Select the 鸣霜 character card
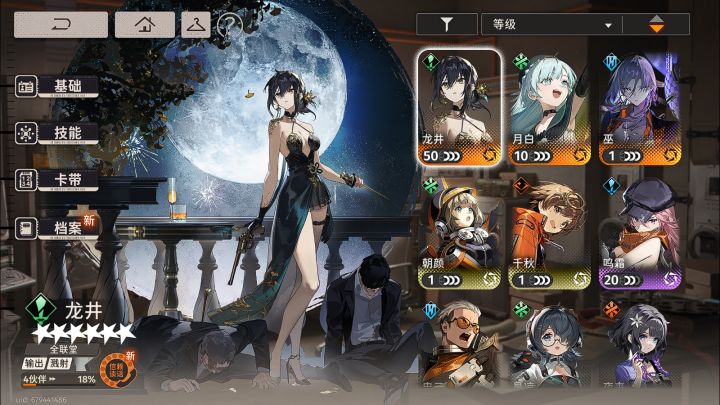Image resolution: width=720 pixels, height=405 pixels. (640, 233)
